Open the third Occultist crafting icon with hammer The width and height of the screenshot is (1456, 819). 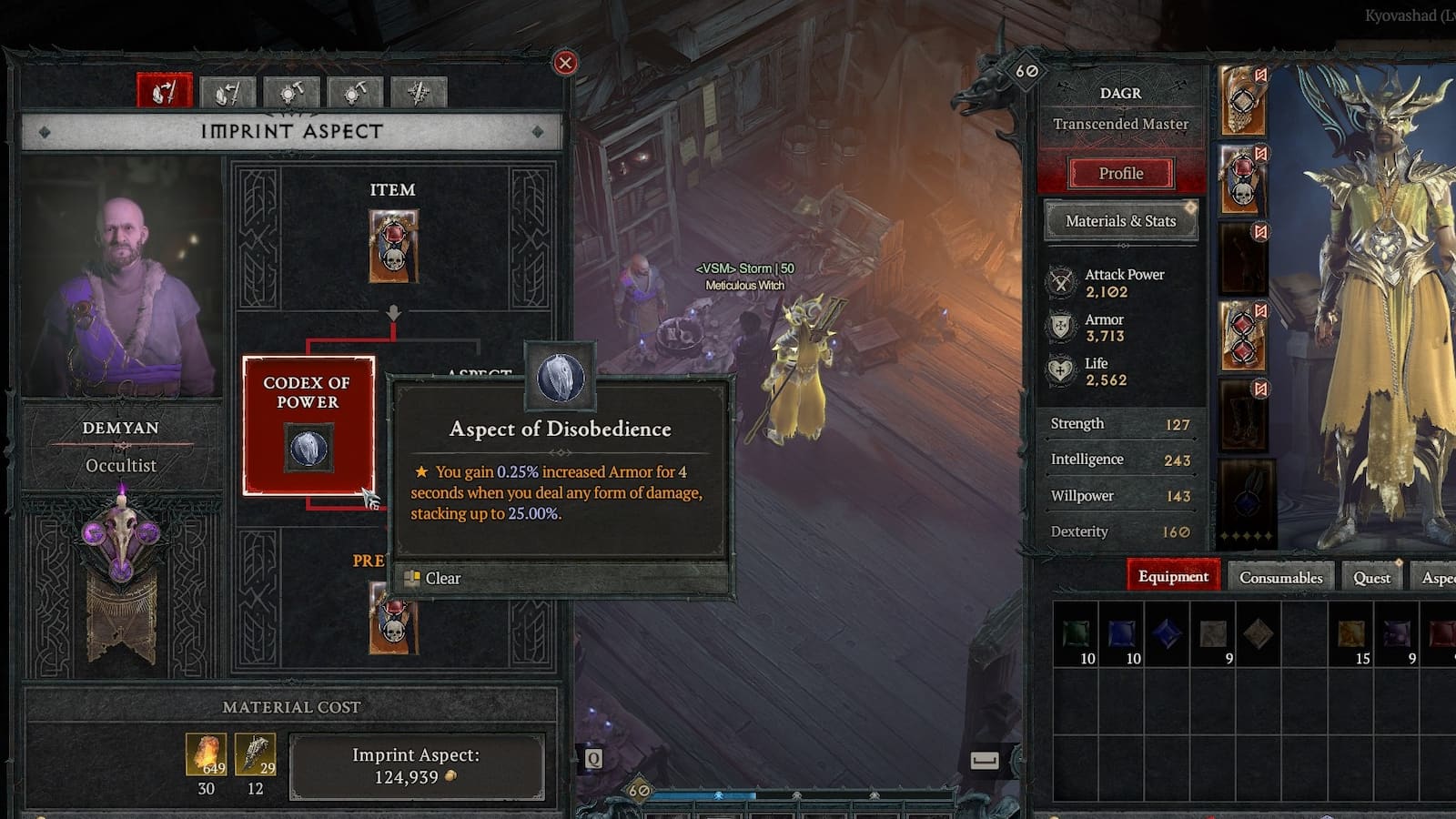291,93
